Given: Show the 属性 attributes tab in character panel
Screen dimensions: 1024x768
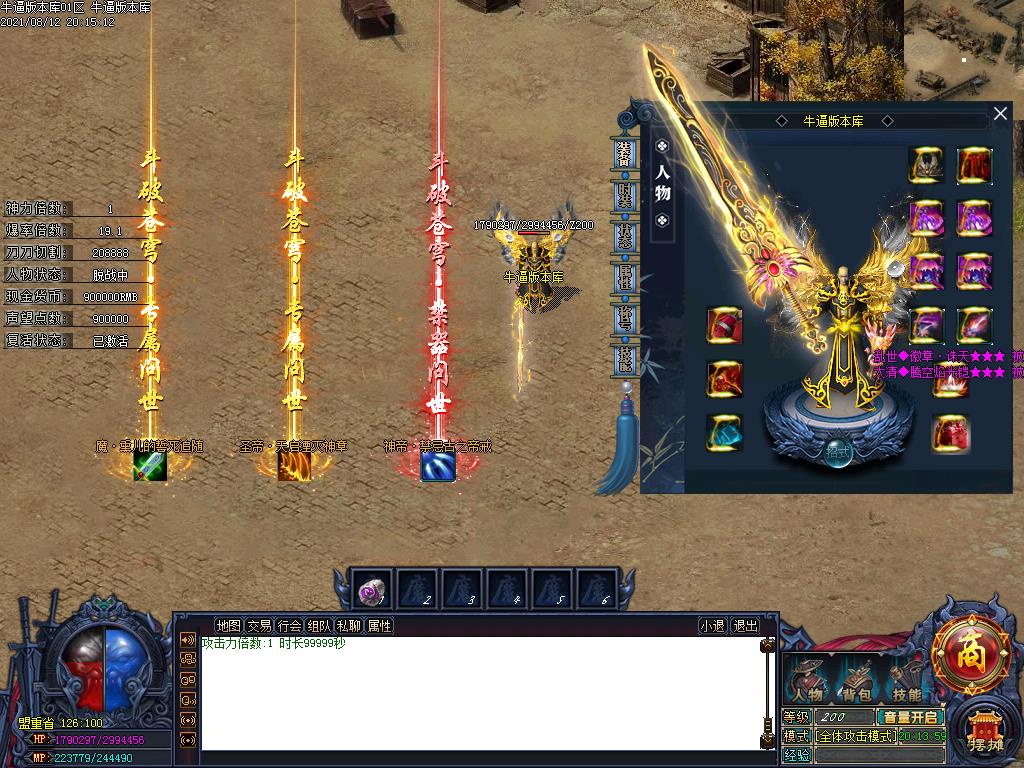Looking at the screenshot, I should click(x=624, y=276).
